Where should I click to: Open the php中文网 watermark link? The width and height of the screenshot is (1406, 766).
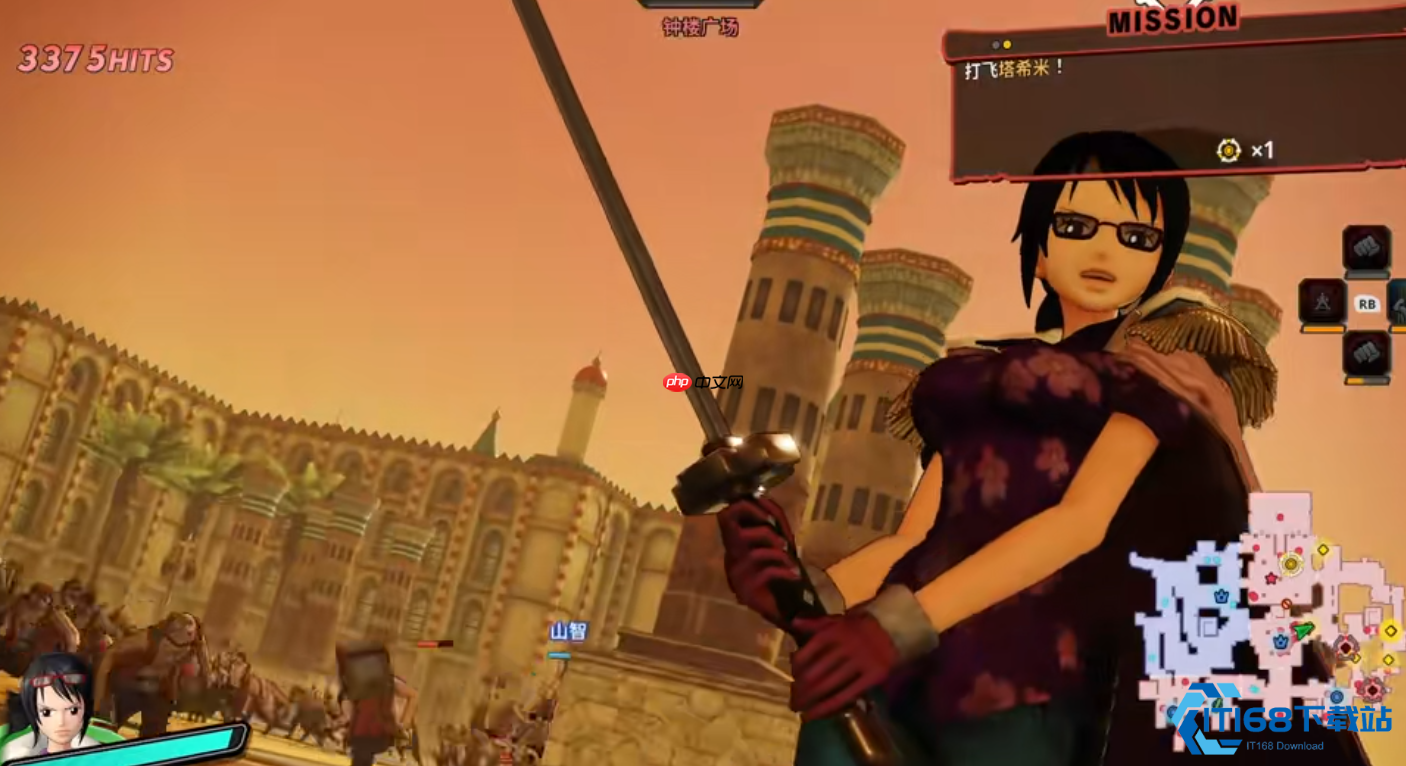click(704, 382)
